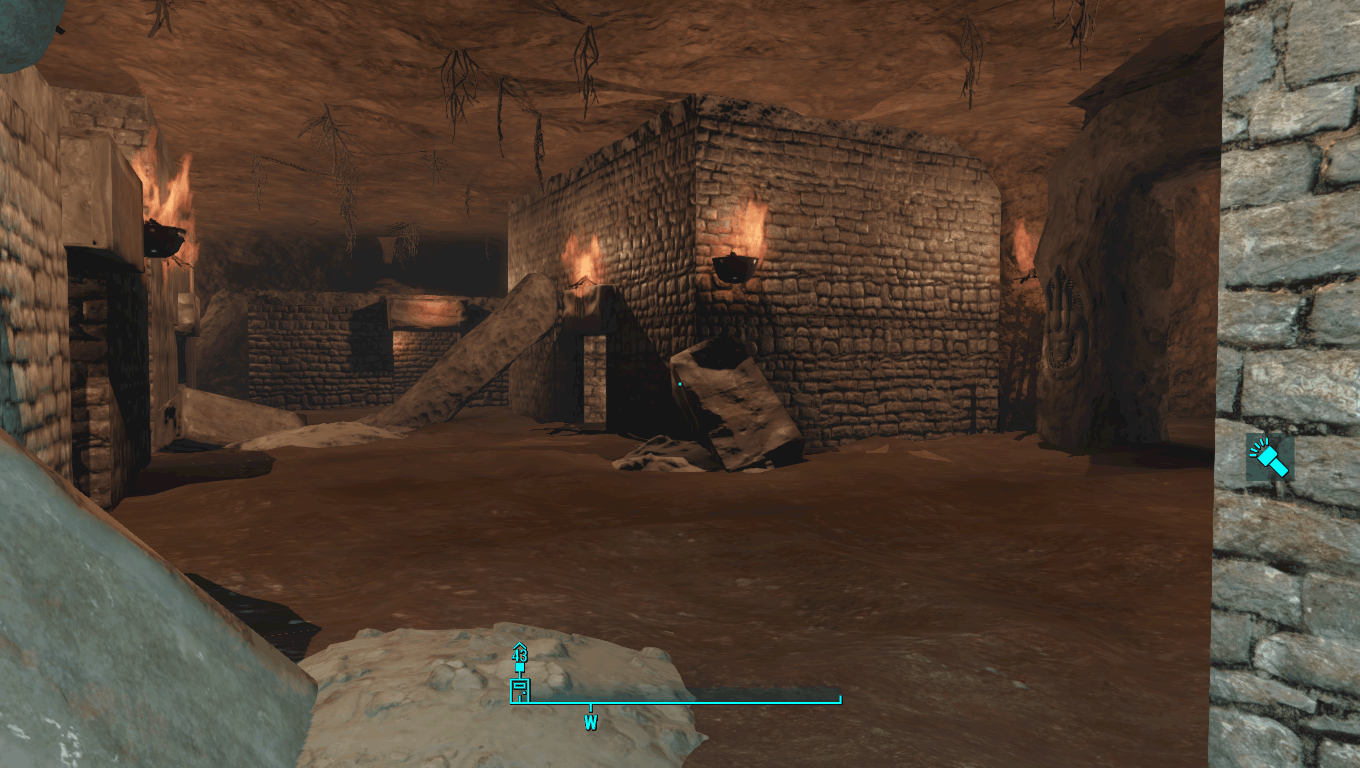Select the door marker on the compass
This screenshot has width=1360, height=768.
(519, 690)
